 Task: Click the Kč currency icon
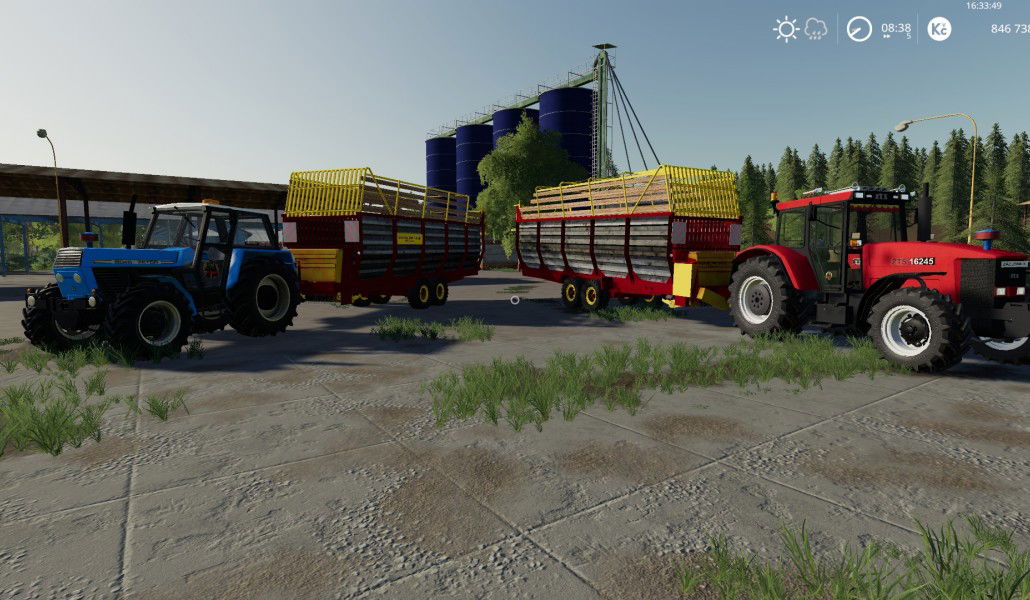[x=939, y=29]
